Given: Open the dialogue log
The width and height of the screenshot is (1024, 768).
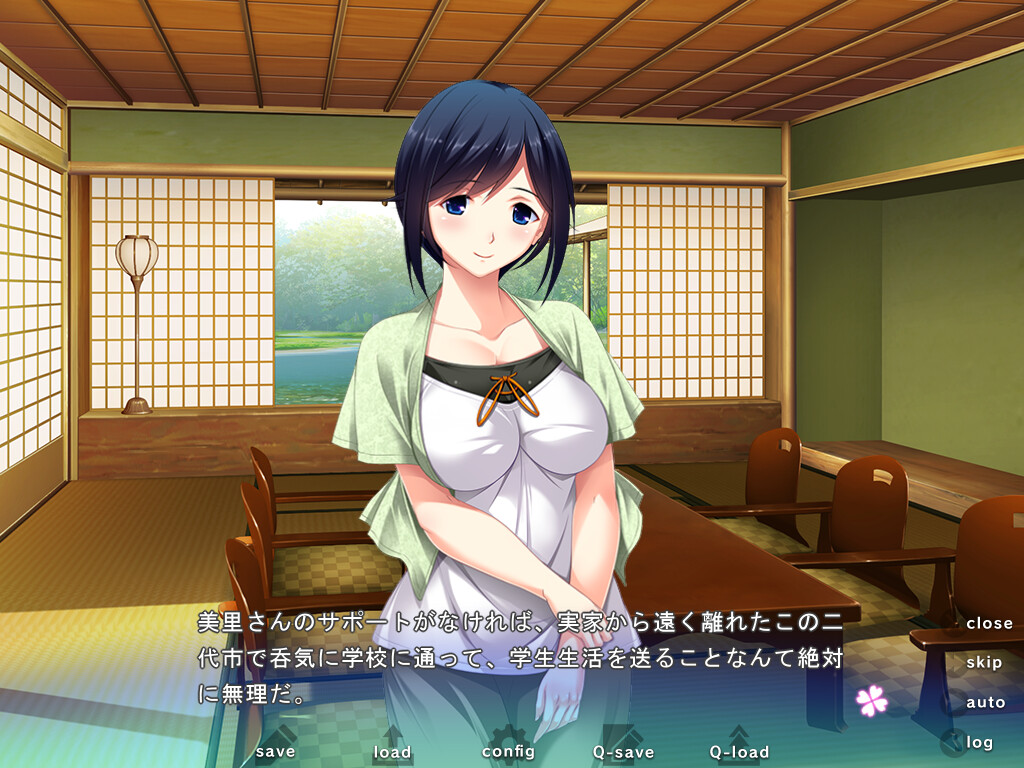Looking at the screenshot, I should (979, 742).
